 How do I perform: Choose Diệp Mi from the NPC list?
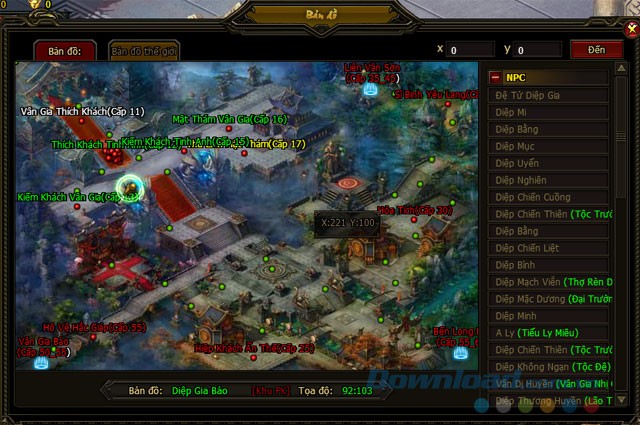point(549,112)
